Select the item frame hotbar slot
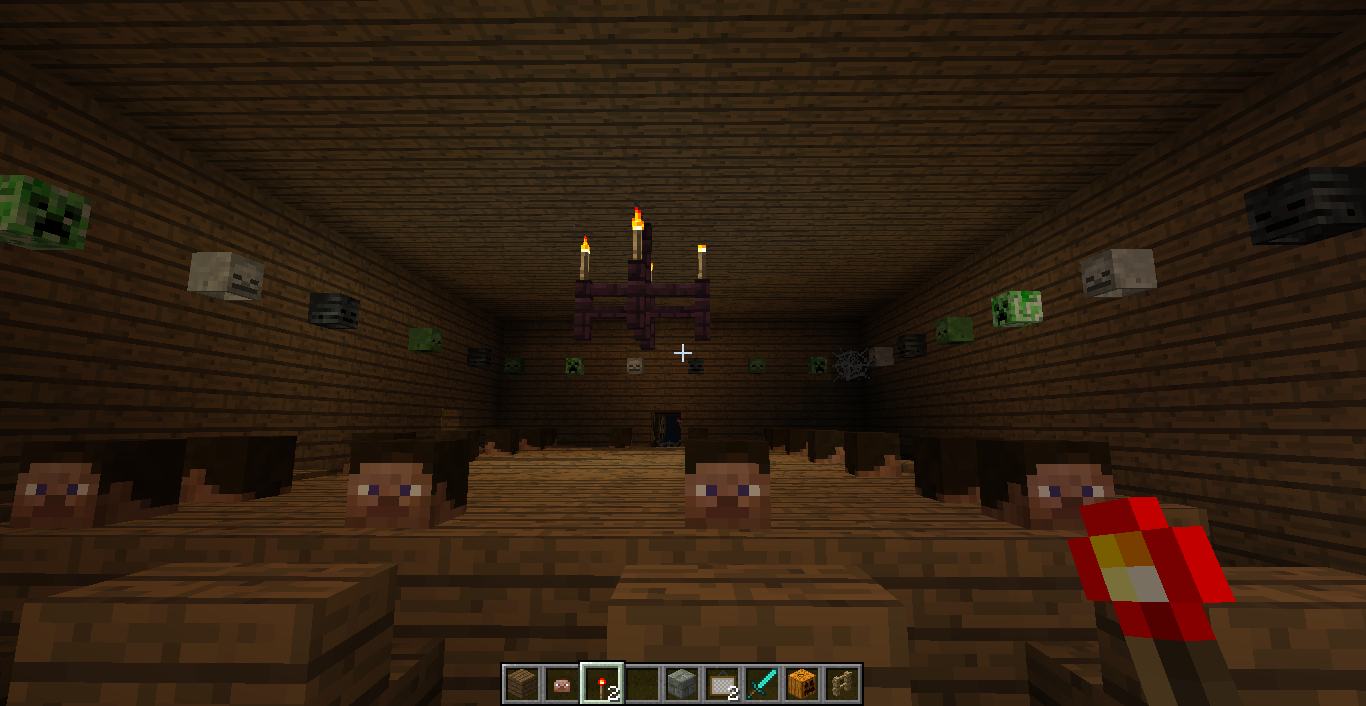 coord(721,684)
